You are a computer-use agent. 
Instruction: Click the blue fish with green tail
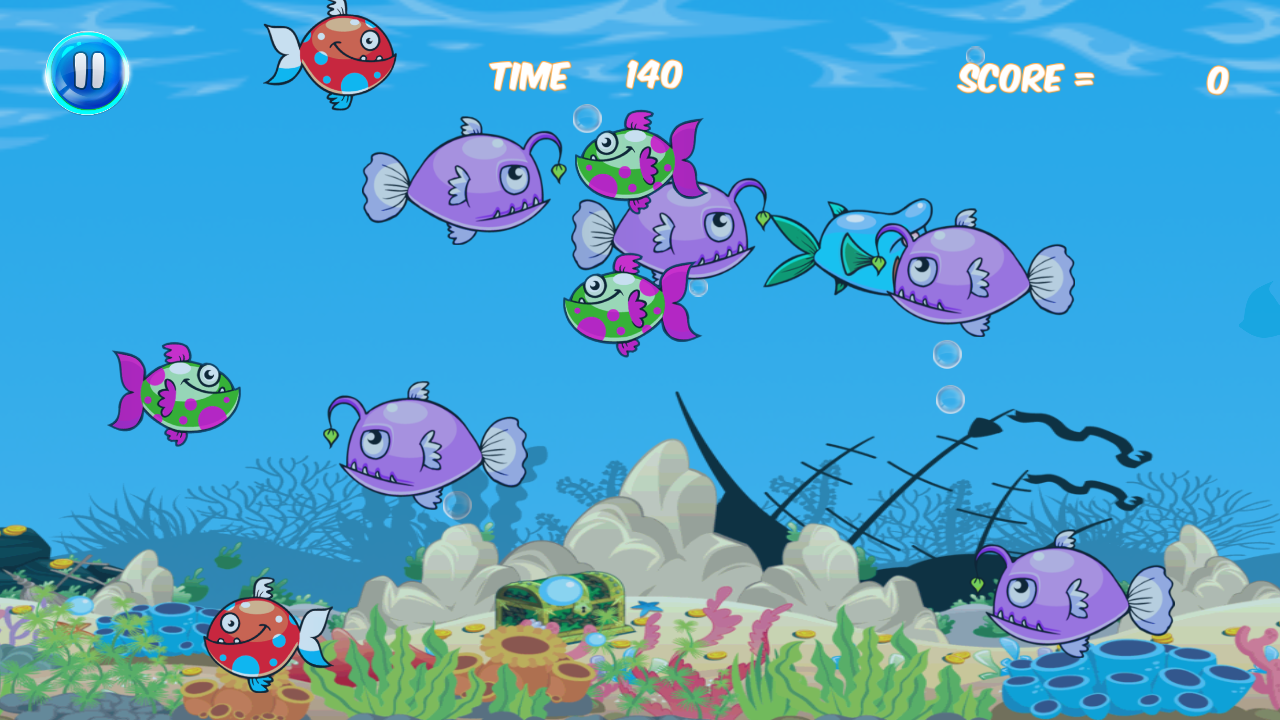[855, 245]
